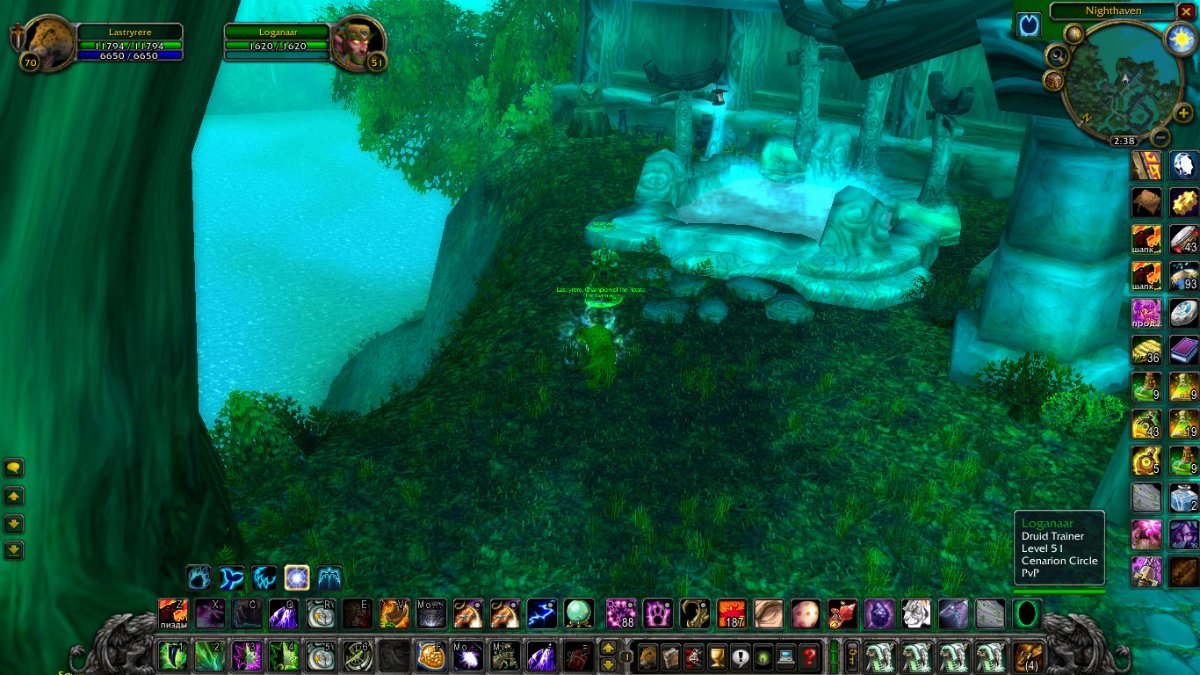This screenshot has height=675, width=1200.
Task: Open the gold trophy achievements button
Action: pyautogui.click(x=716, y=657)
